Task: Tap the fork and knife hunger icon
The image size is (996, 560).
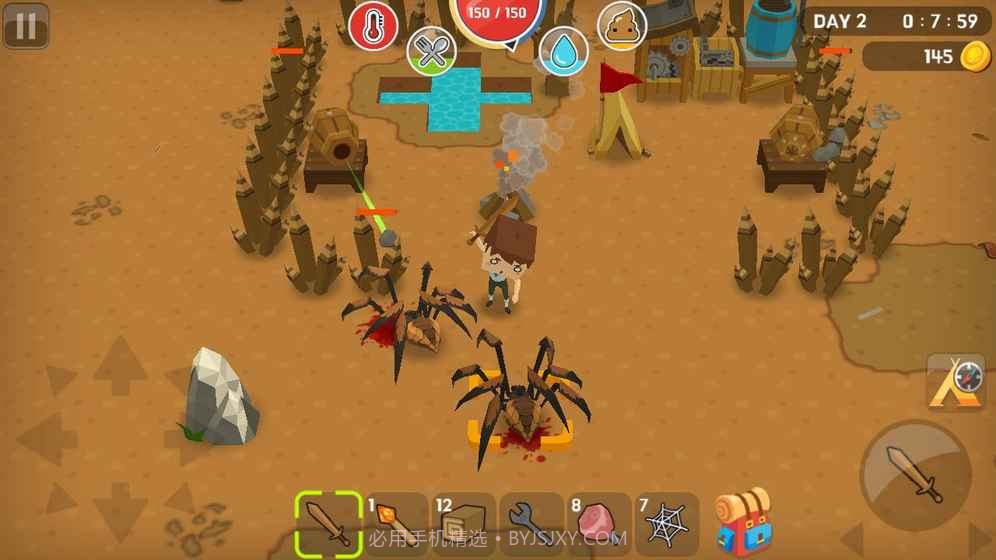Action: click(x=432, y=51)
